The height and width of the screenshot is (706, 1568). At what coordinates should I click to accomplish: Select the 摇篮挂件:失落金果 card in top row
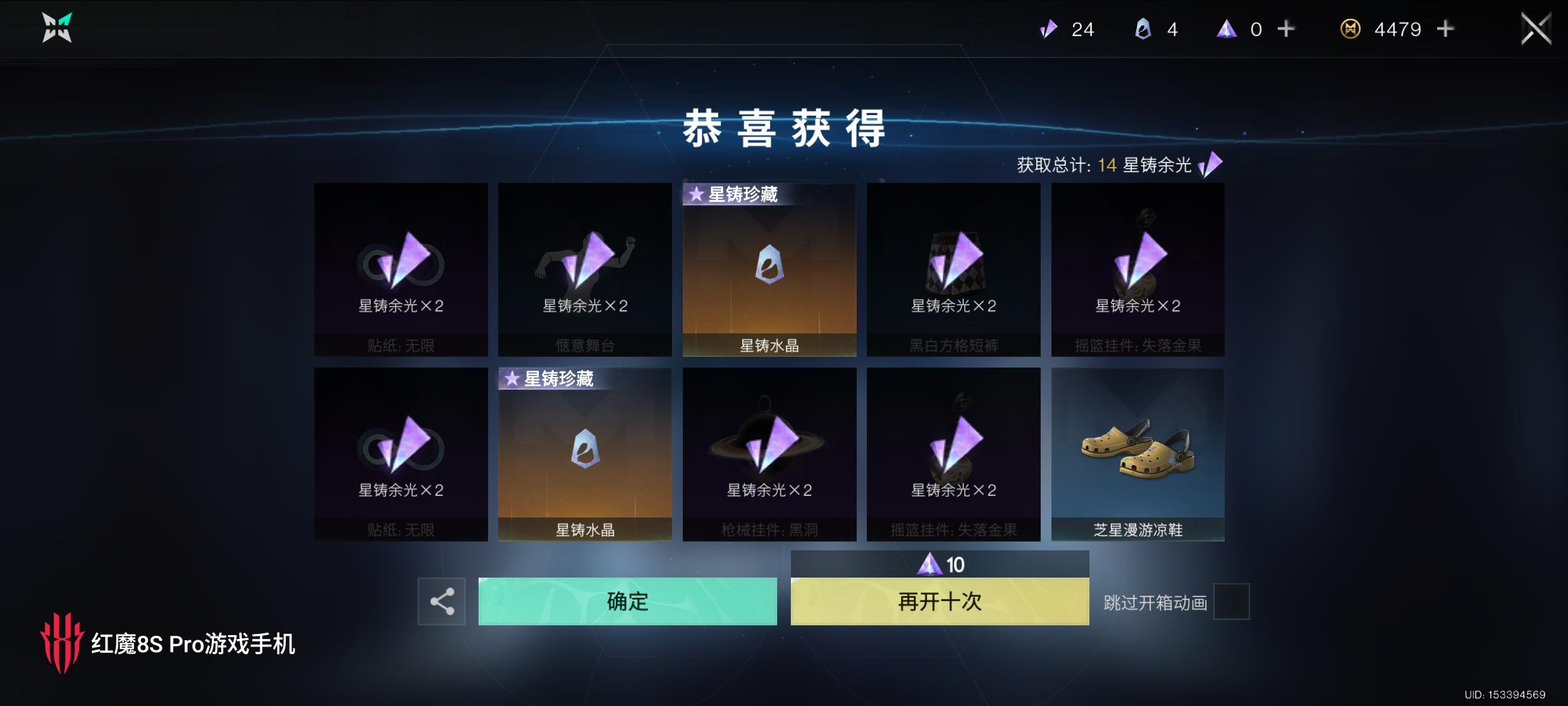click(1137, 269)
